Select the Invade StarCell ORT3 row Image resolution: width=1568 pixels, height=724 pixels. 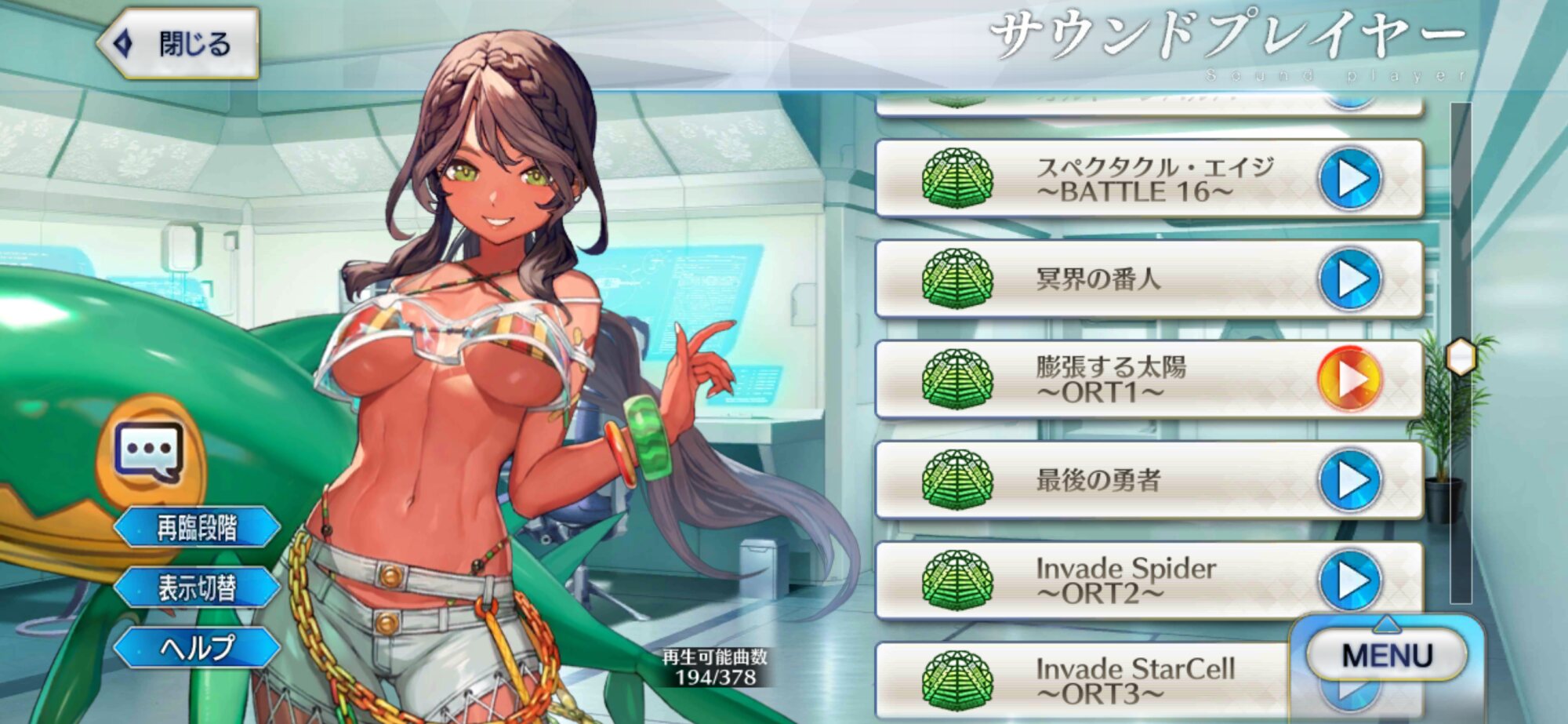pyautogui.click(x=1098, y=680)
